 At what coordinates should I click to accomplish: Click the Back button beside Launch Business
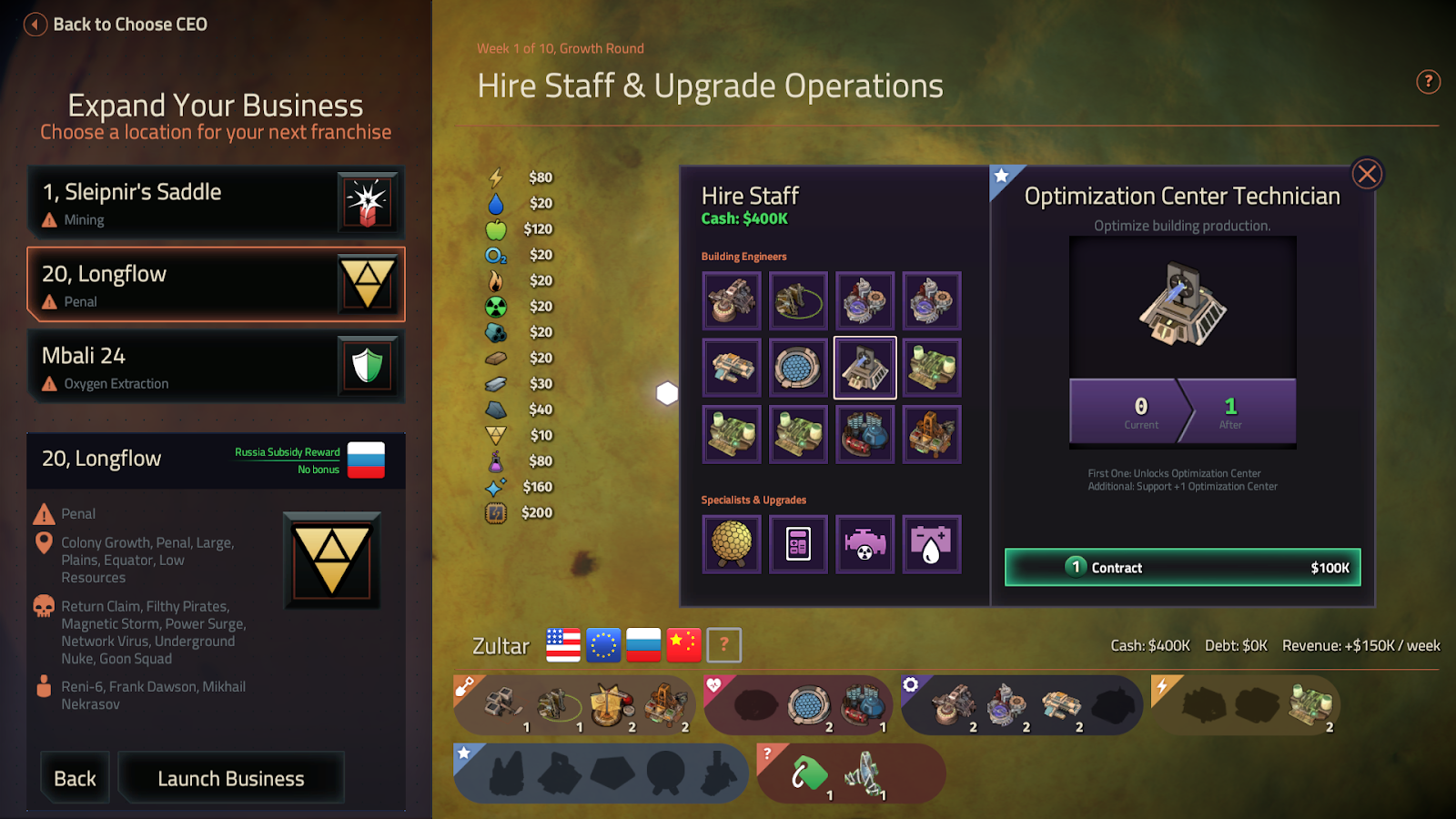[75, 778]
